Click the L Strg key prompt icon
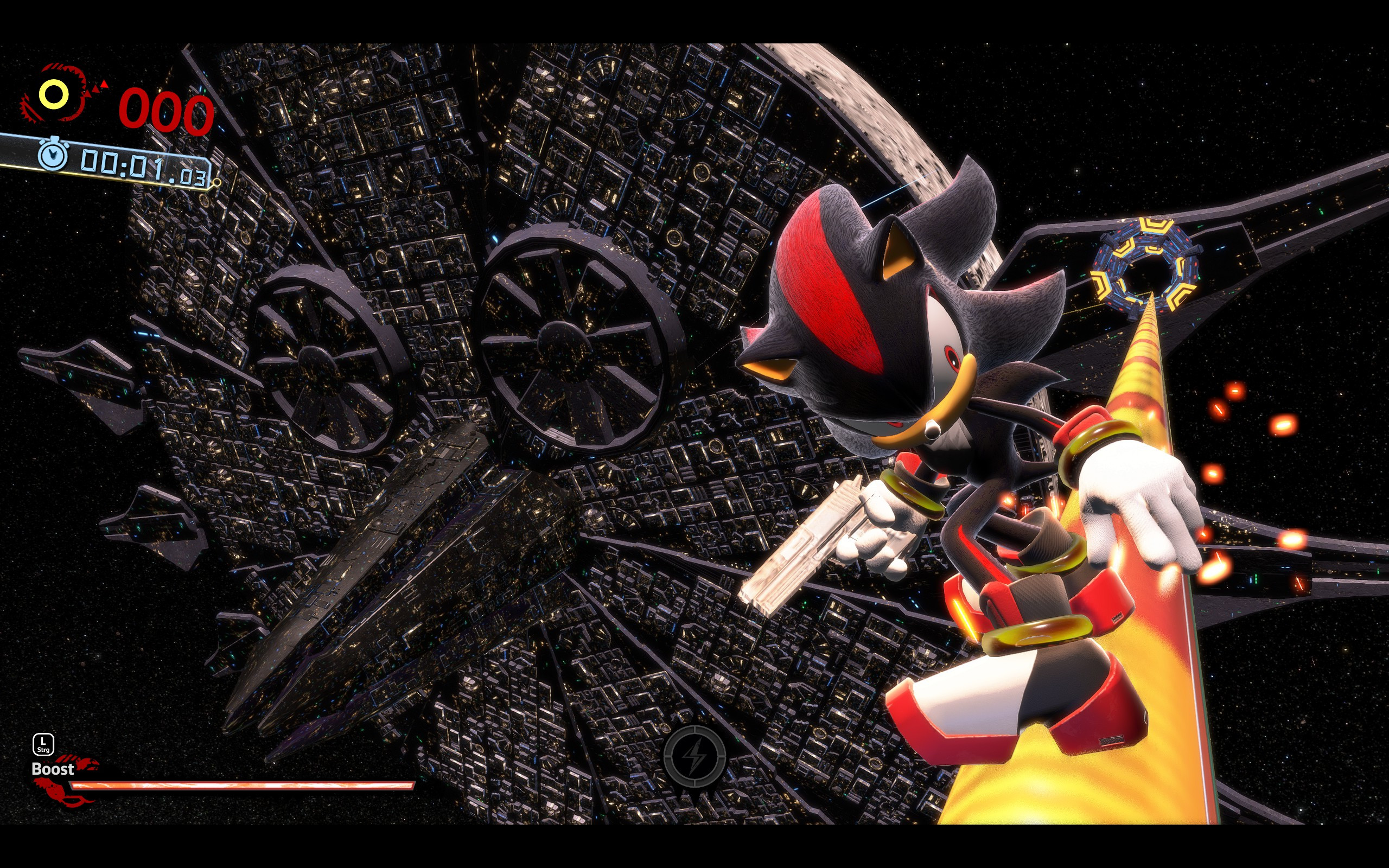The width and height of the screenshot is (1389, 868). coord(43,744)
